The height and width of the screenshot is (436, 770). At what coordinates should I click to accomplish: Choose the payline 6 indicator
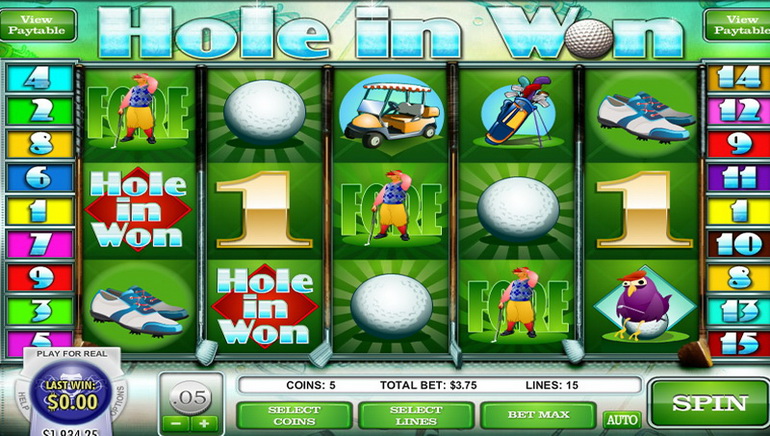[39, 177]
